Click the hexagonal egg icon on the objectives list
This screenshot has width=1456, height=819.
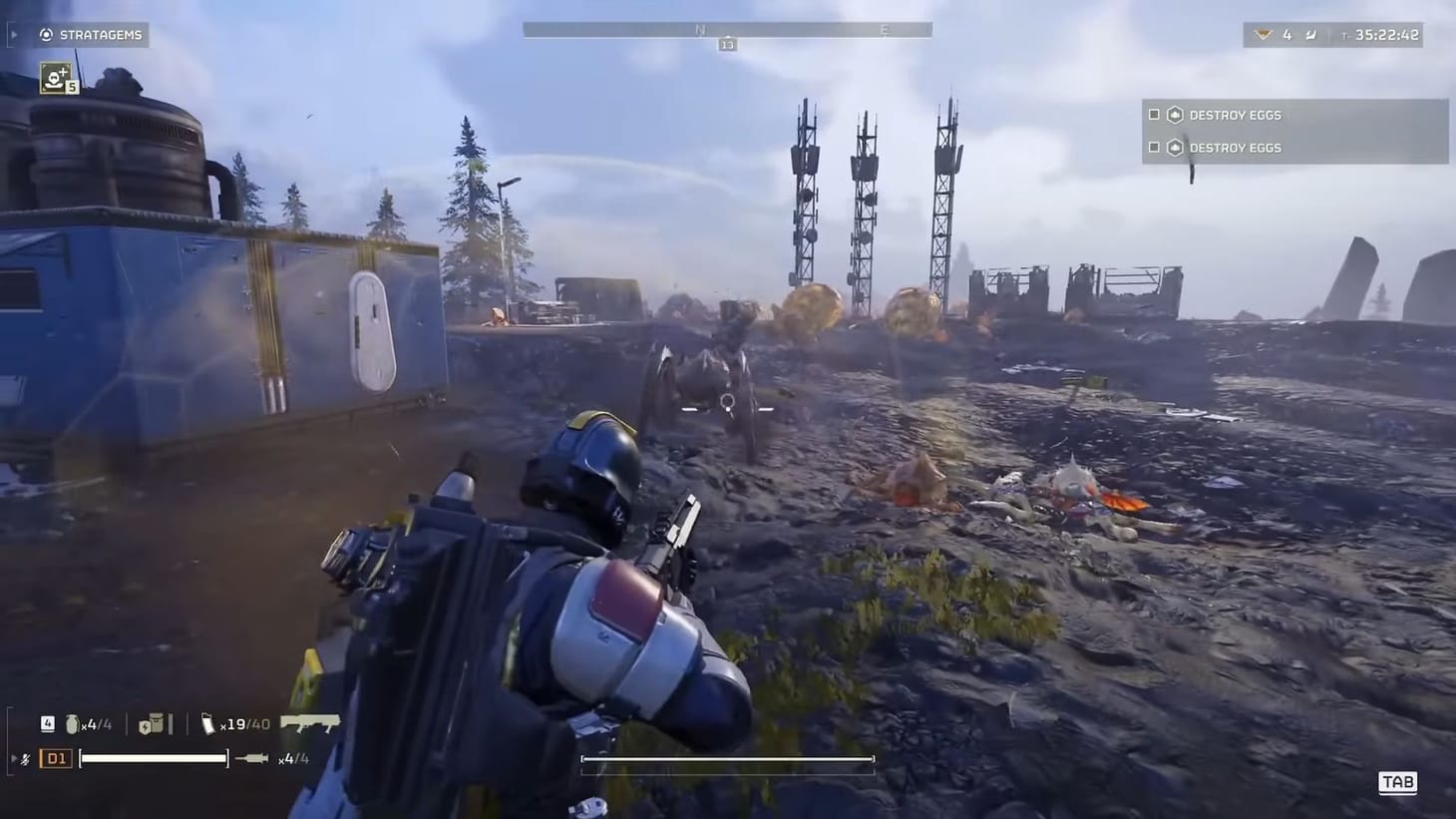coord(1176,114)
